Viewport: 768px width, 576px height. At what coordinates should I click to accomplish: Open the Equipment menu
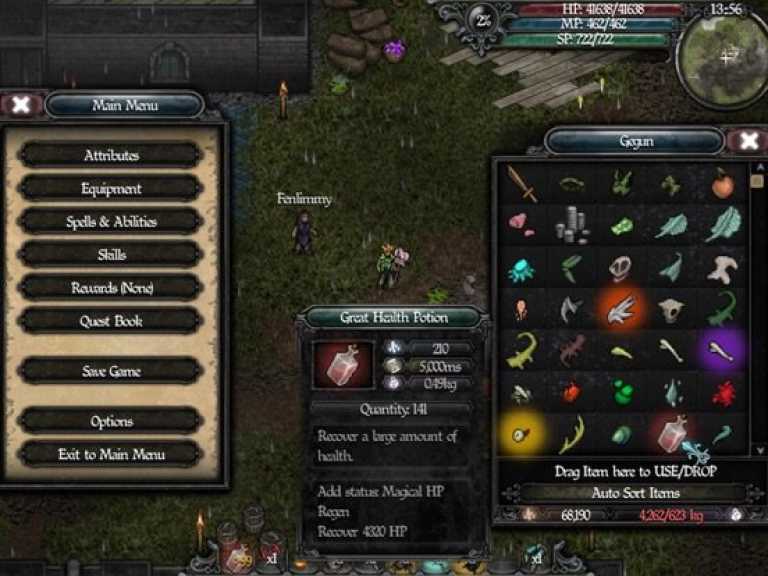[111, 188]
